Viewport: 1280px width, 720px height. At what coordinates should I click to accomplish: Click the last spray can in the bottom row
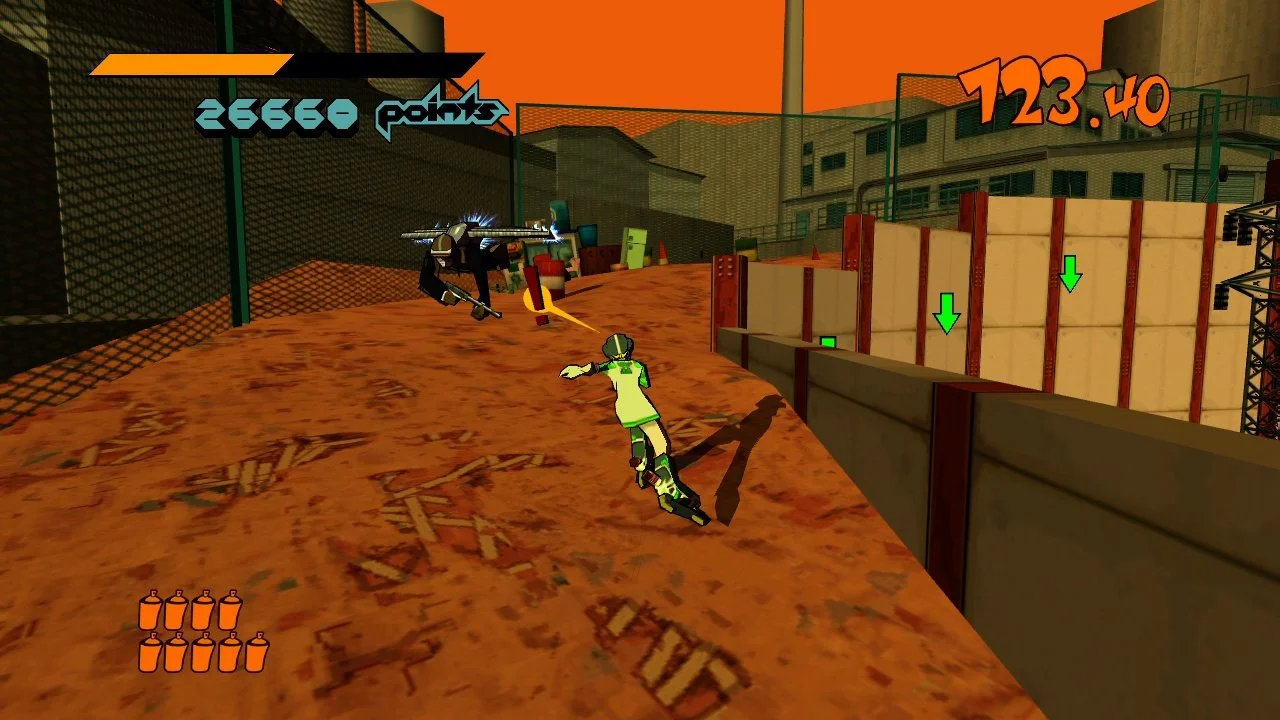tap(257, 654)
